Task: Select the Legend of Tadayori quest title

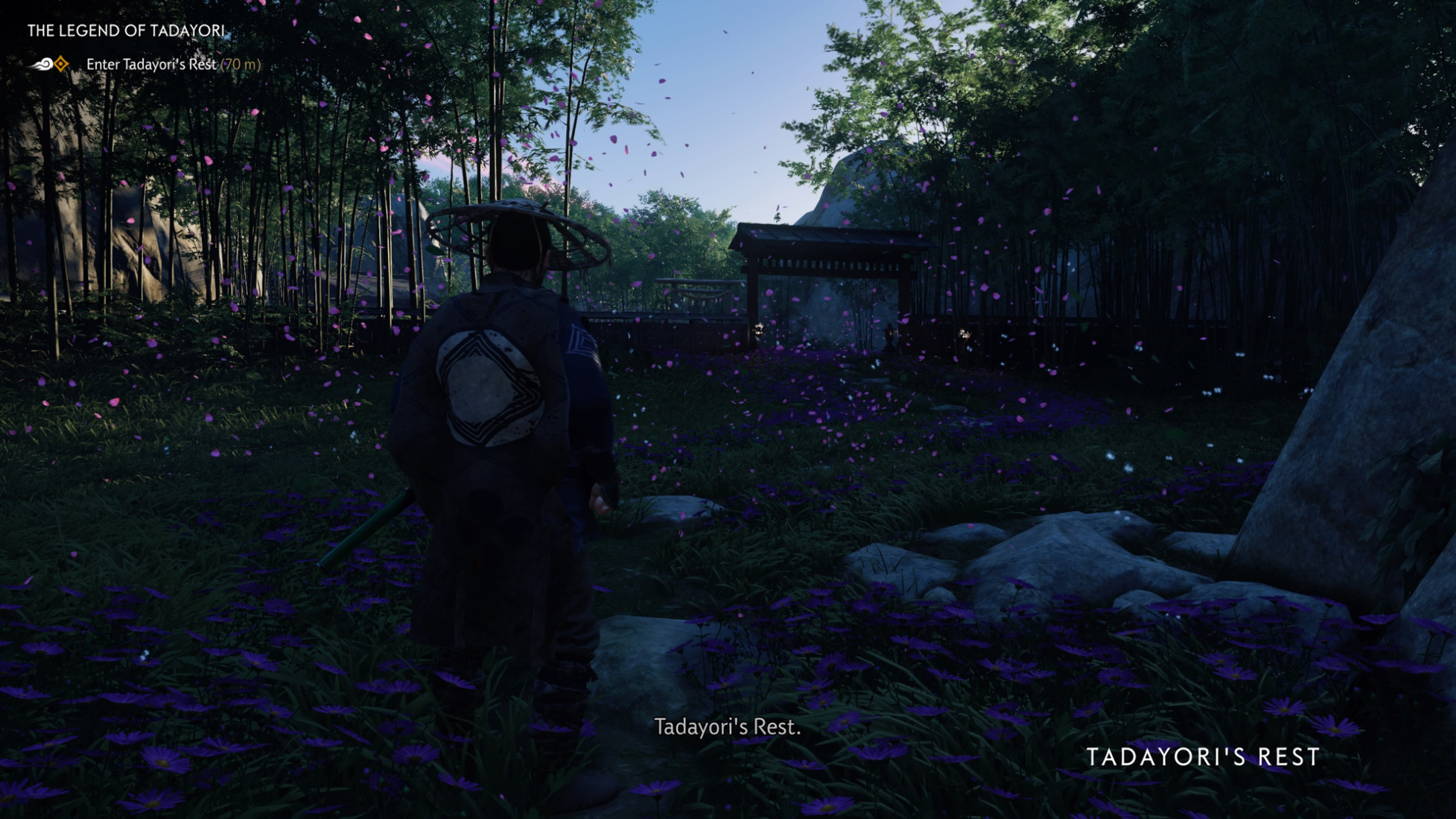Action: [x=126, y=31]
